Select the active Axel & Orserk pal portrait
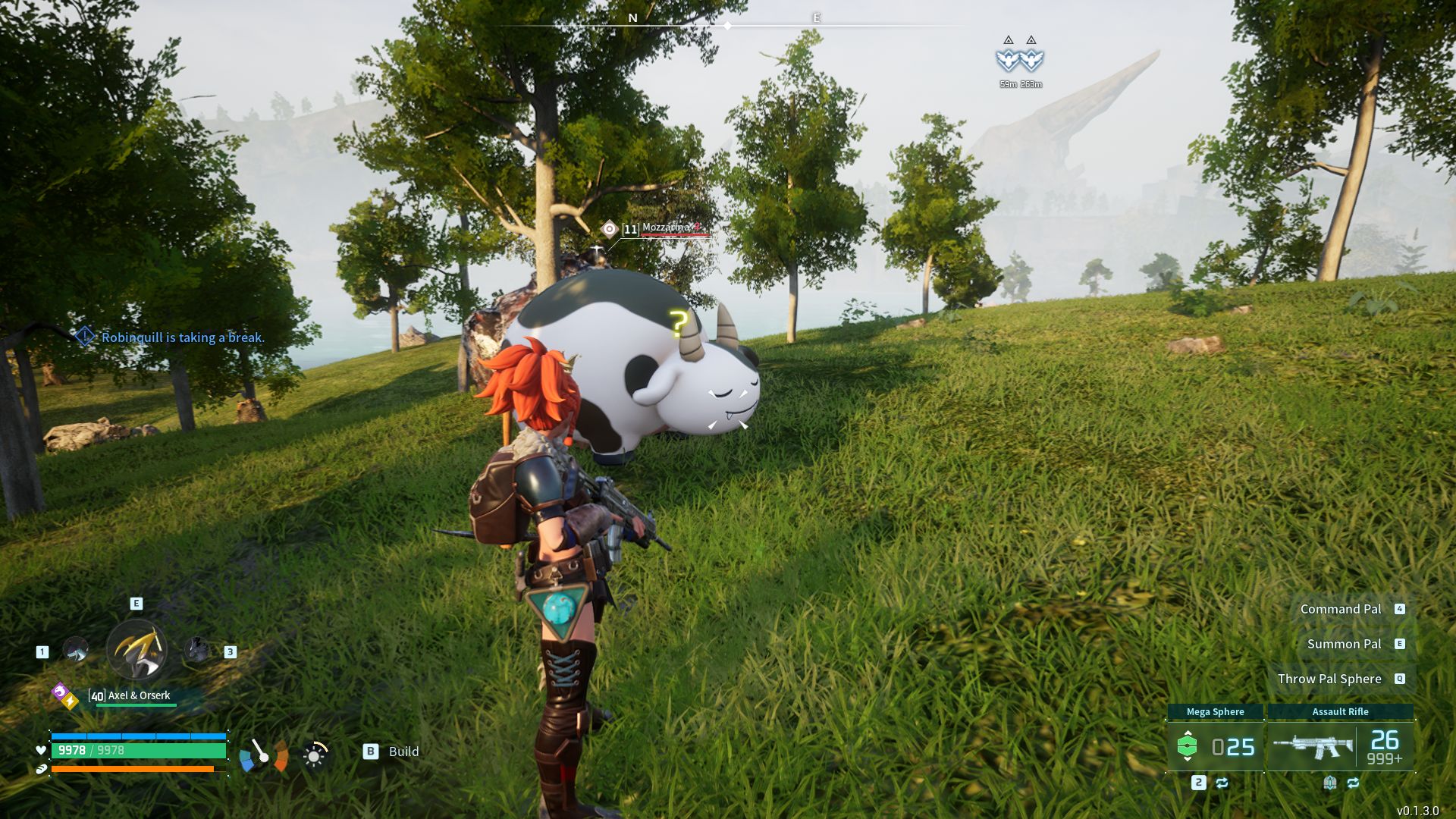This screenshot has height=819, width=1456. pos(136,649)
